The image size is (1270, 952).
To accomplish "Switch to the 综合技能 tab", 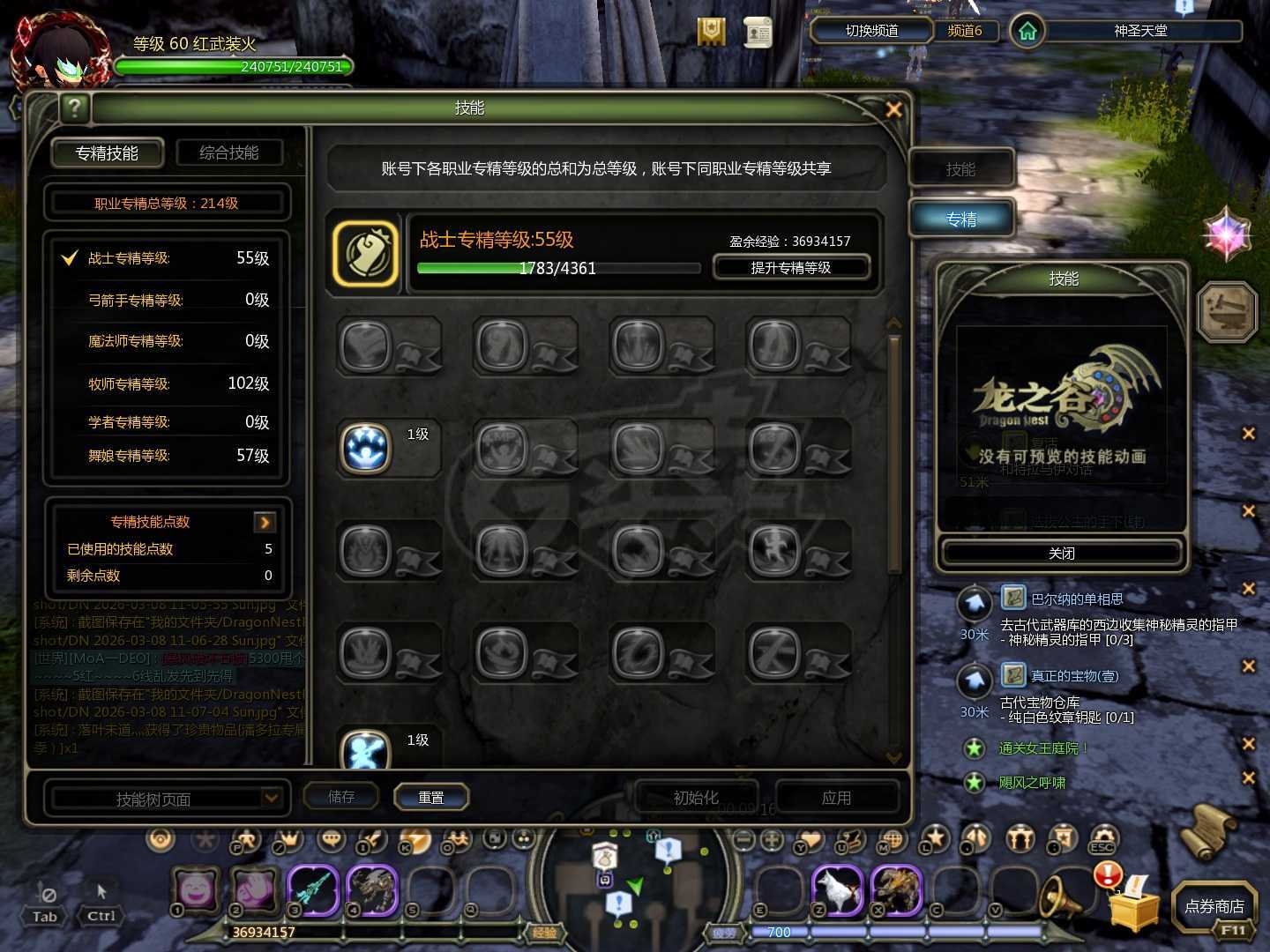I will [231, 152].
